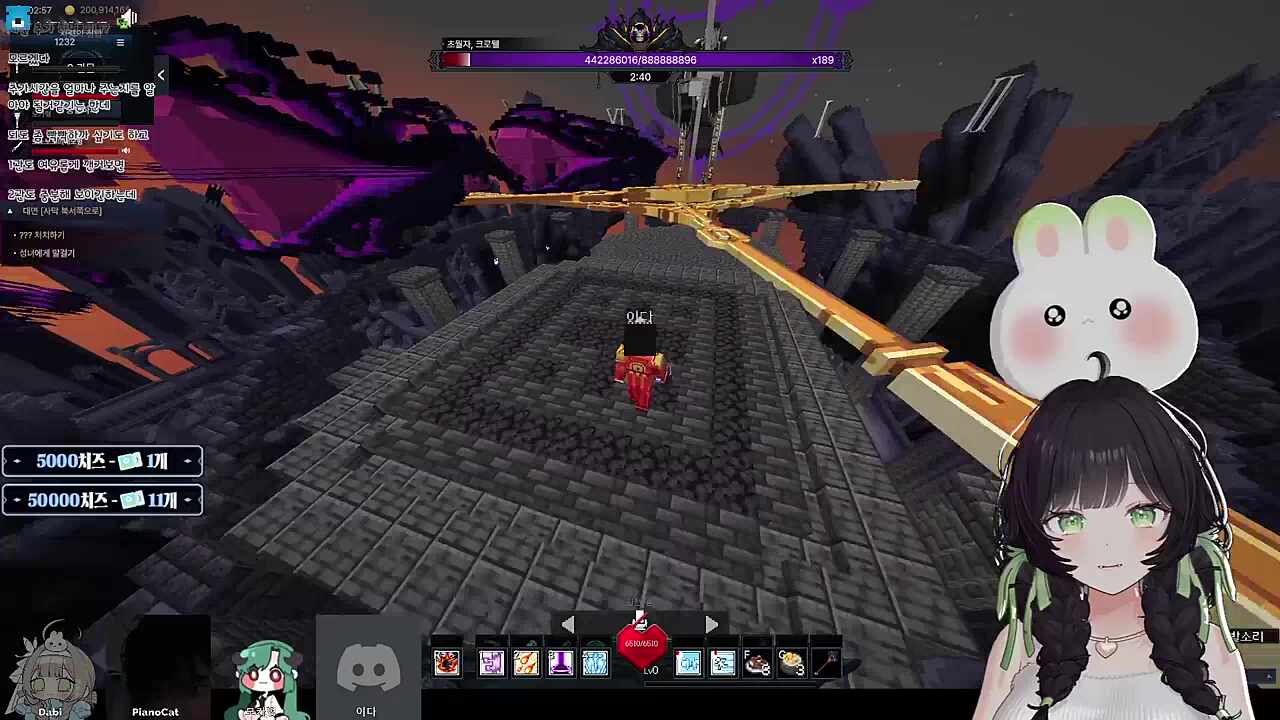Activate the blue figures skill in slot 4

(595, 662)
